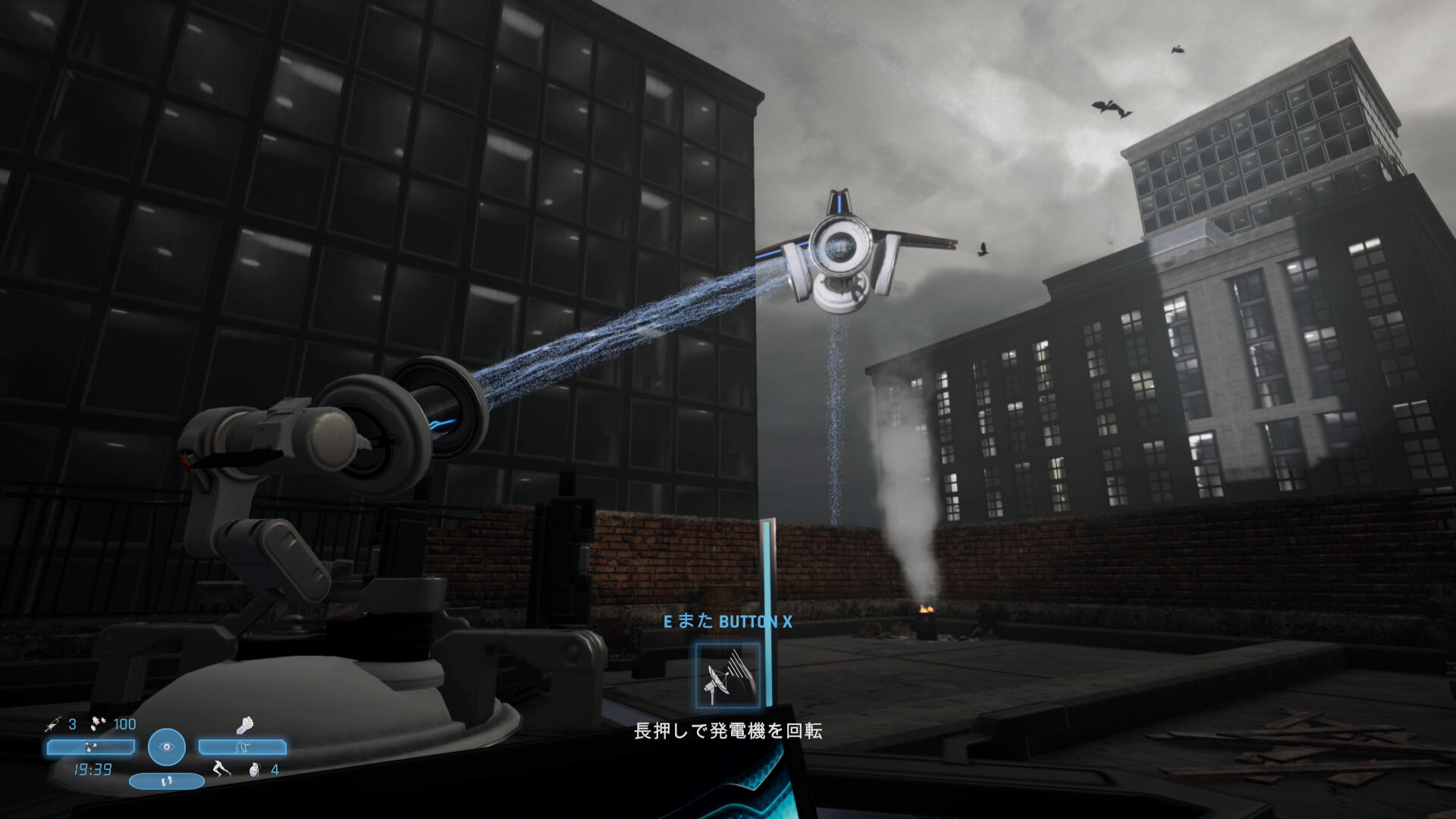The image size is (1456, 819).
Task: Select the grenade icon
Action: (255, 770)
